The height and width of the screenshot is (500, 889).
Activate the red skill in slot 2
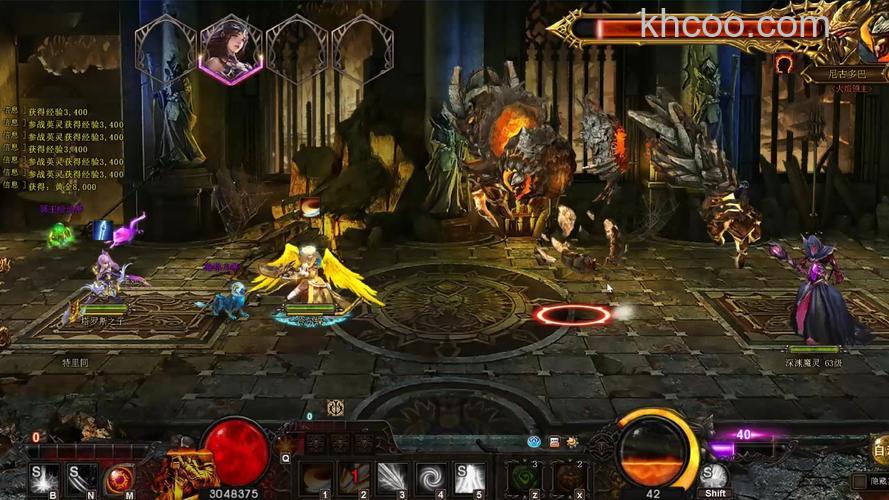(354, 477)
